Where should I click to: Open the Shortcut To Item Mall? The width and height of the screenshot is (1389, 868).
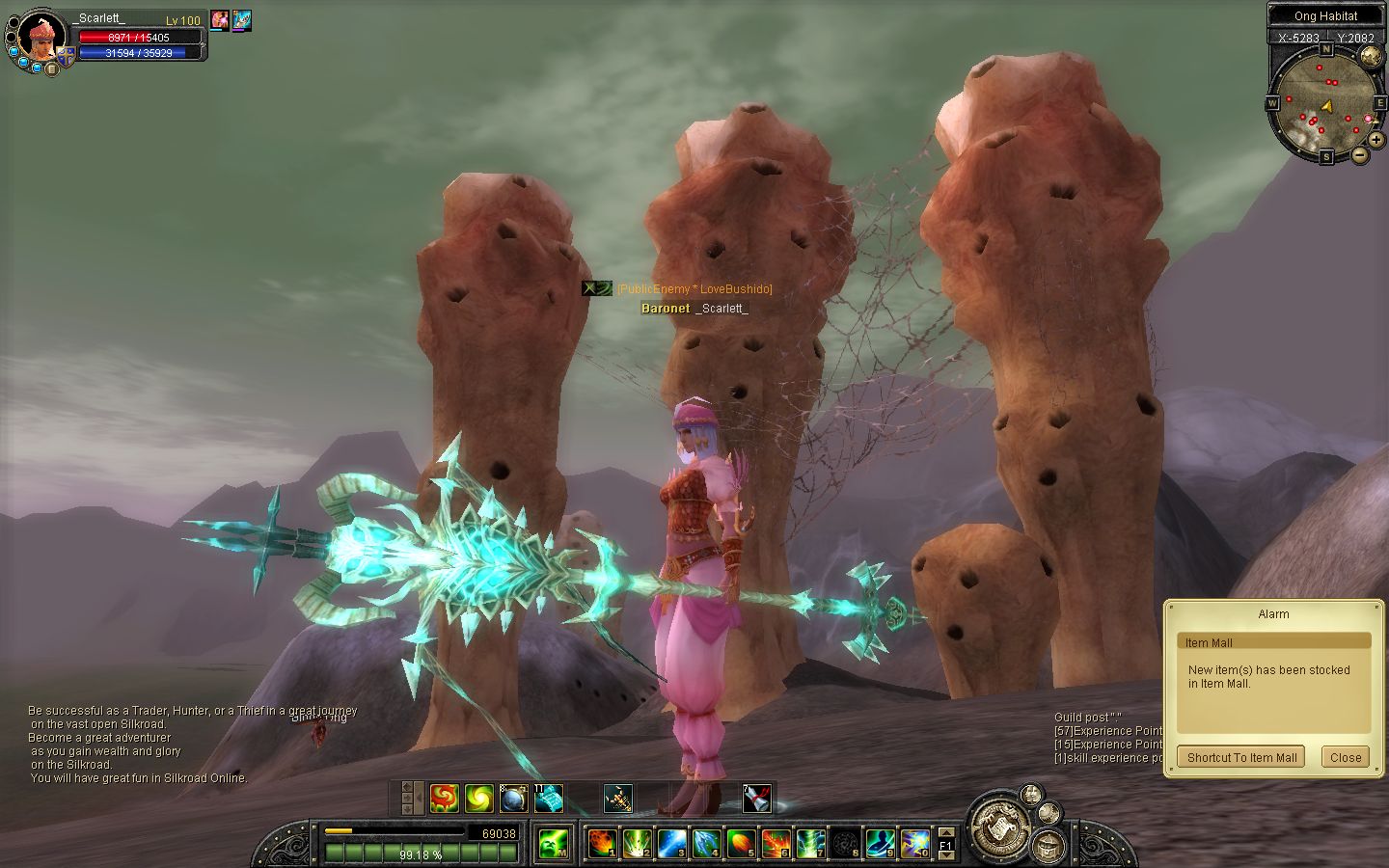pos(1241,757)
